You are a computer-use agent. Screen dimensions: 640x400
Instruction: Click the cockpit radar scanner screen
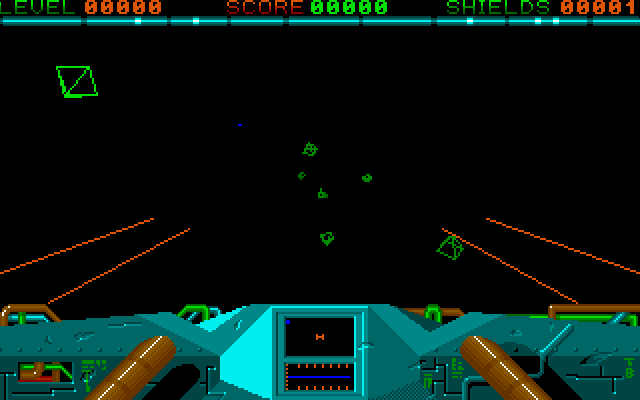(x=320, y=337)
